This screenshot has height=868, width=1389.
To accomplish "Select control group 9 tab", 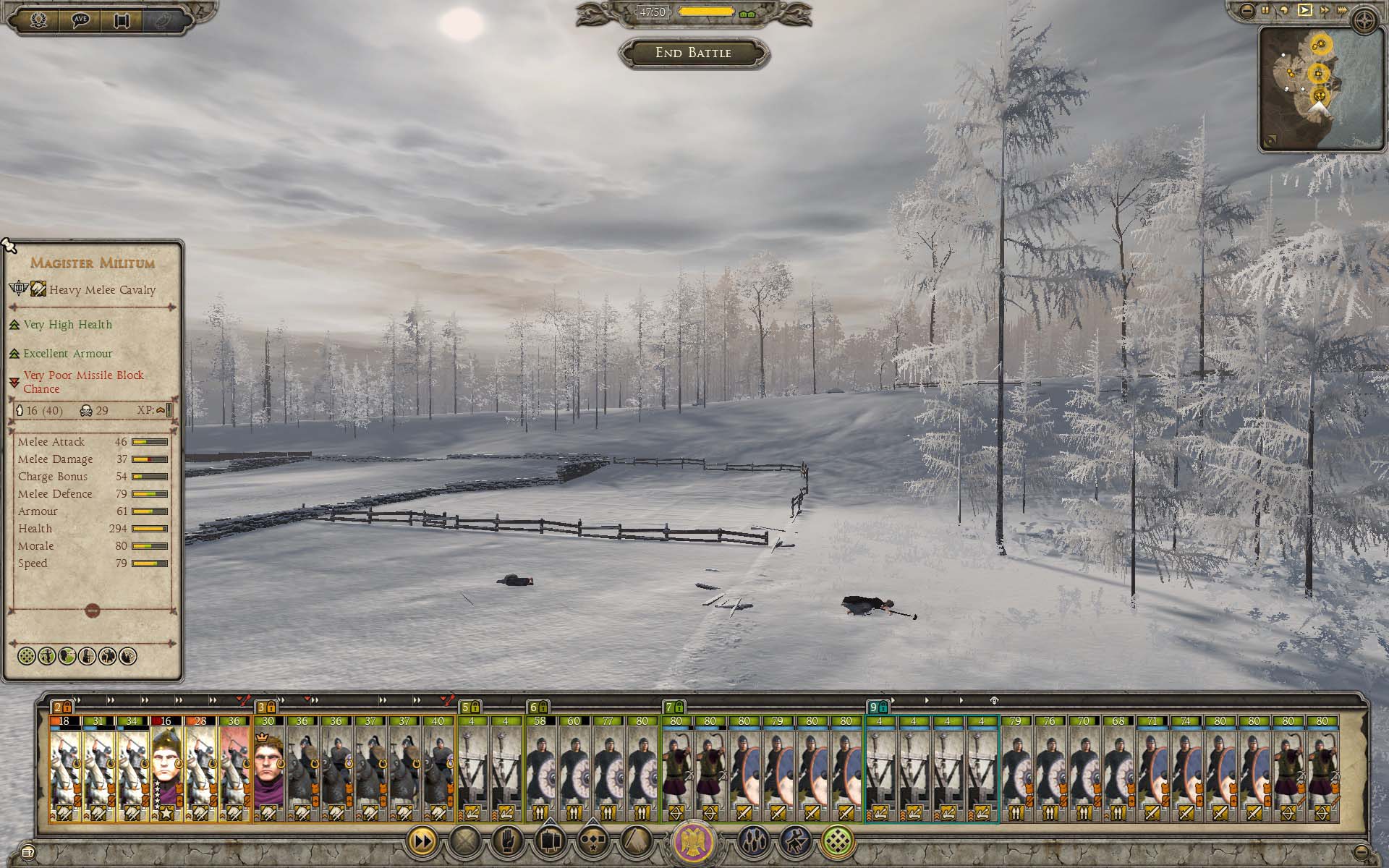I will pyautogui.click(x=878, y=707).
